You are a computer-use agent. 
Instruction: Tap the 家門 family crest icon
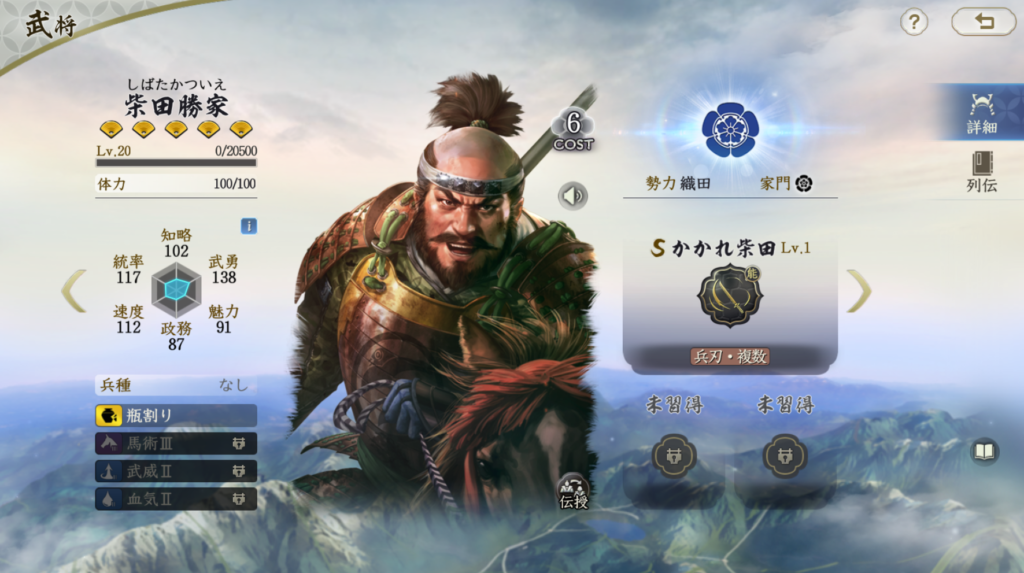coord(803,184)
